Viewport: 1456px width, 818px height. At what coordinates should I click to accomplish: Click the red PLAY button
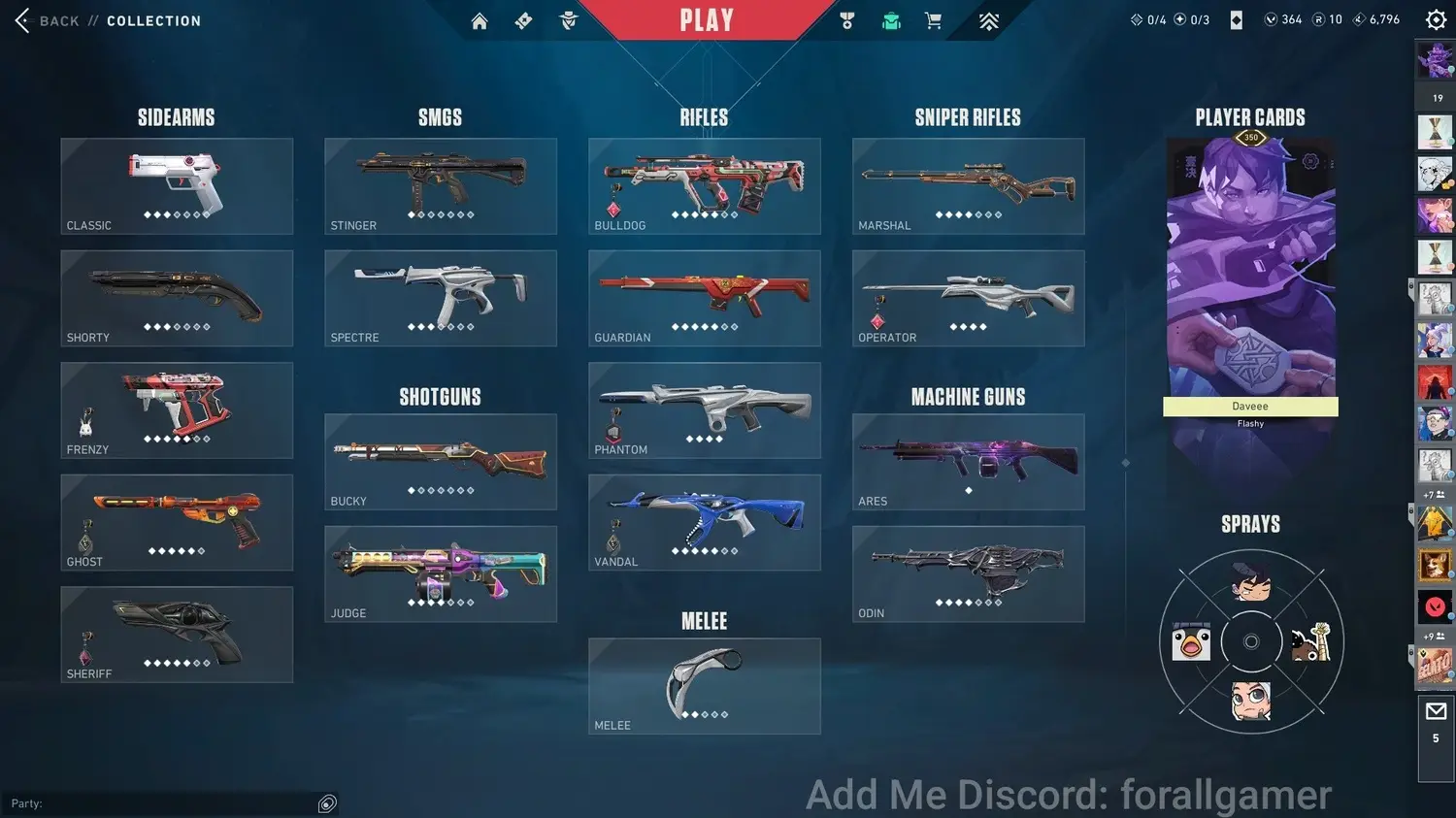[707, 20]
